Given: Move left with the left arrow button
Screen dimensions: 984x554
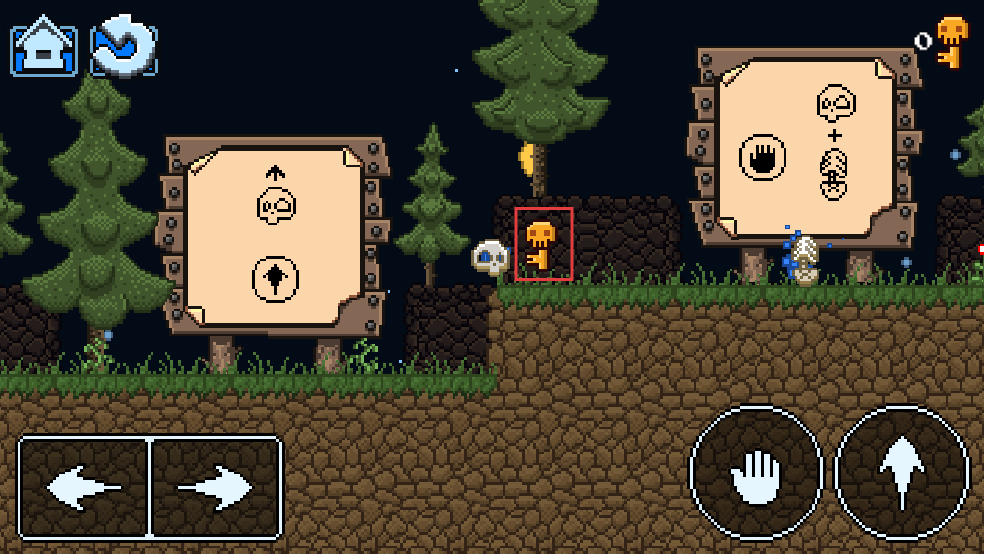Looking at the screenshot, I should pos(84,488).
